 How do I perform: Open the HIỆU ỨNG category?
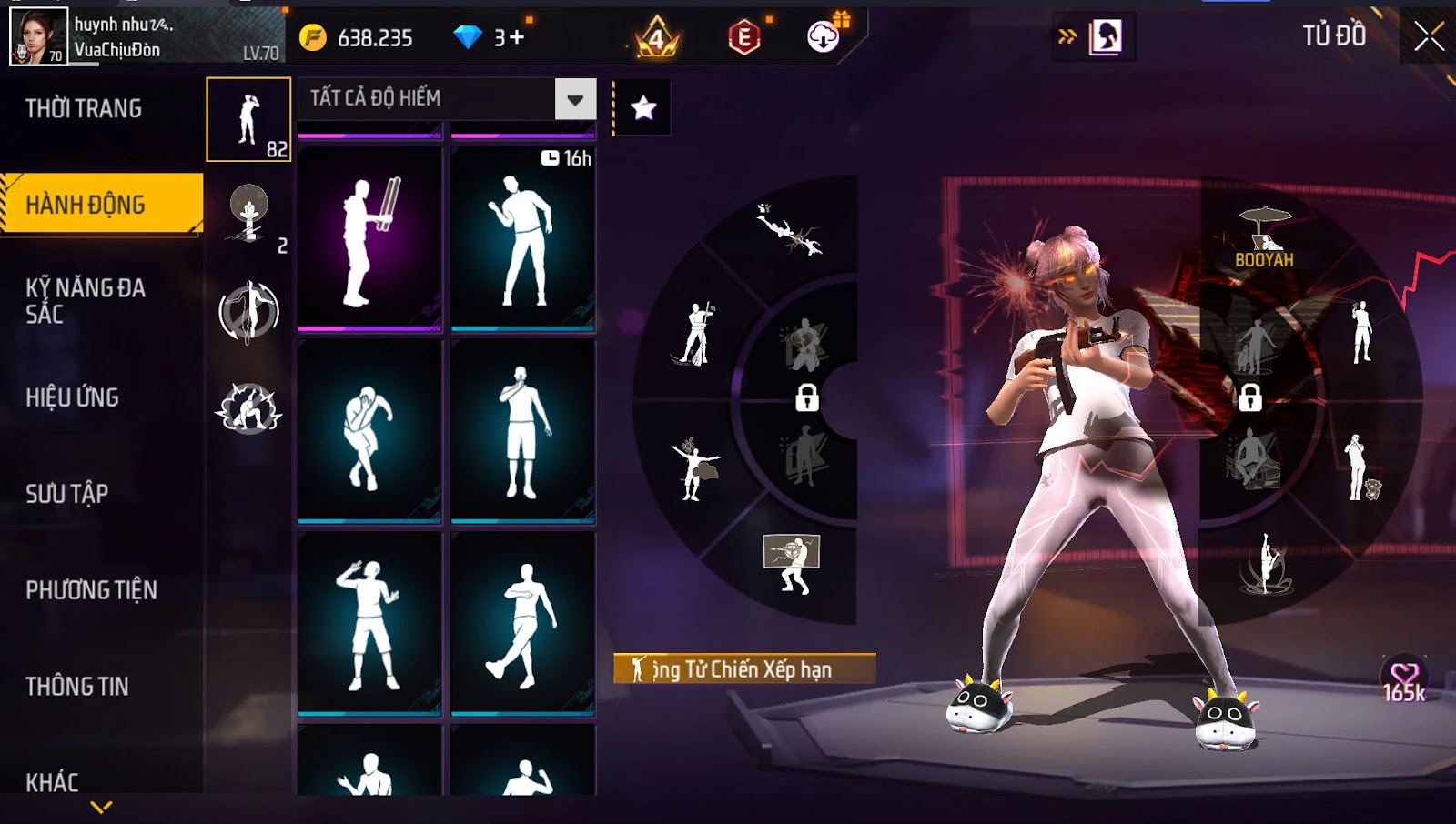[x=73, y=397]
